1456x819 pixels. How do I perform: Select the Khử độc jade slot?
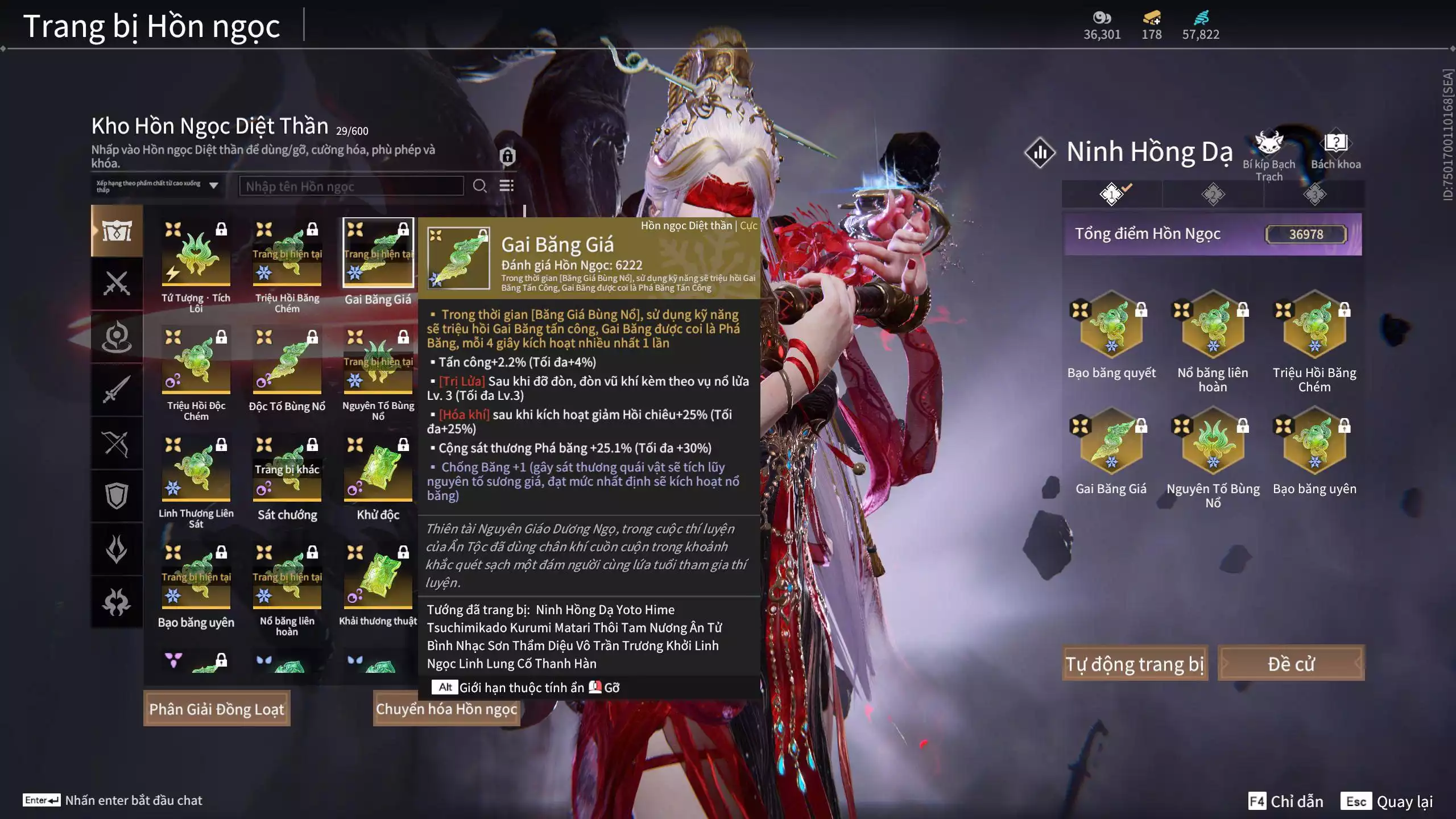378,470
